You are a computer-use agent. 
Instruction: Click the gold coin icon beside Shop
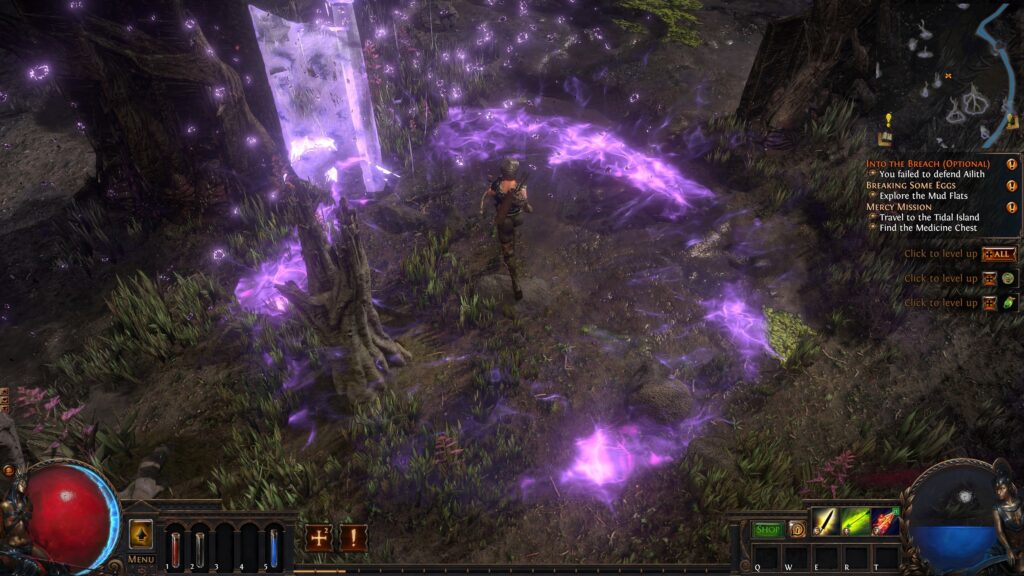click(x=797, y=529)
